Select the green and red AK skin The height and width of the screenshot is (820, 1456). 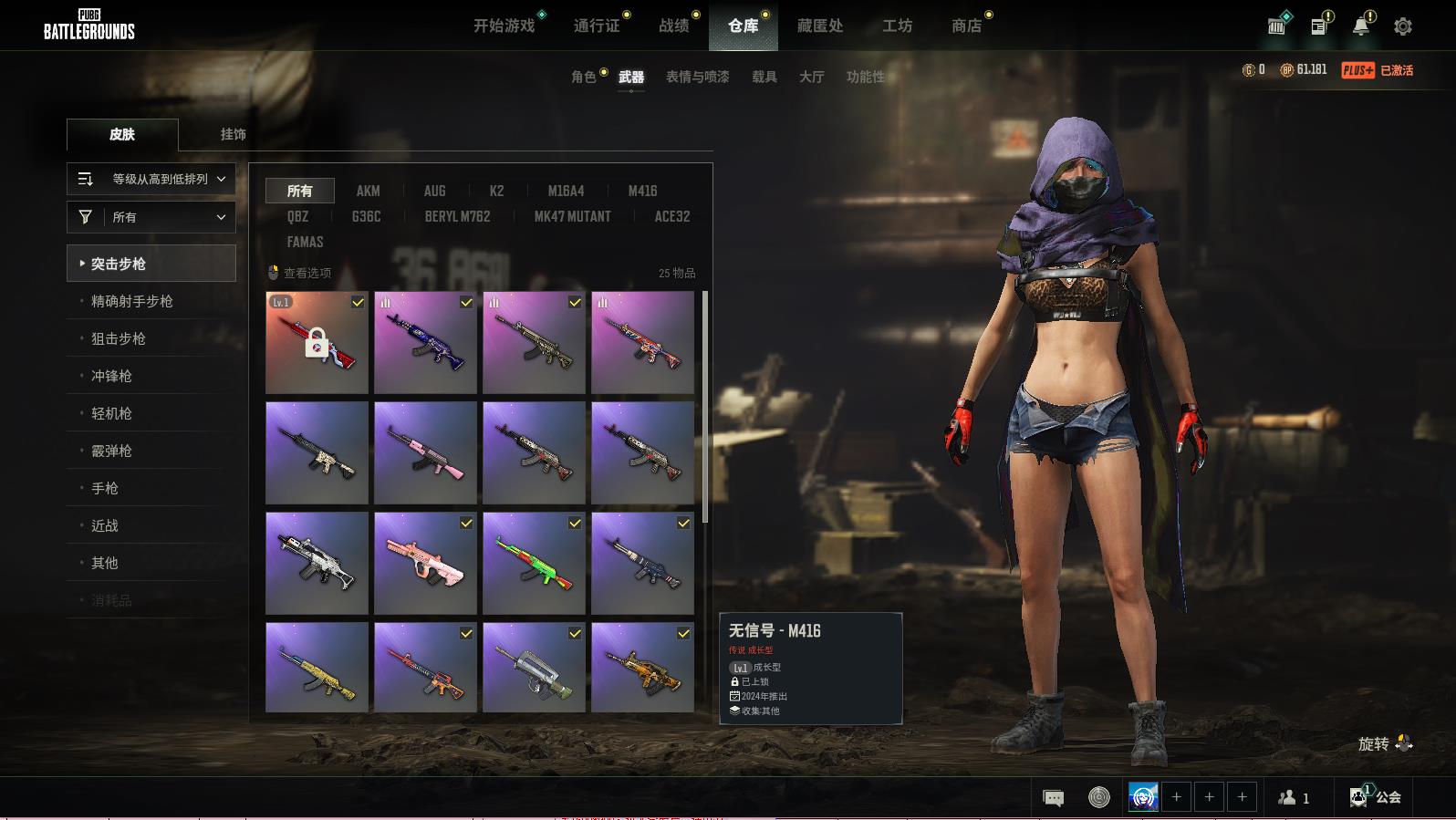(534, 563)
